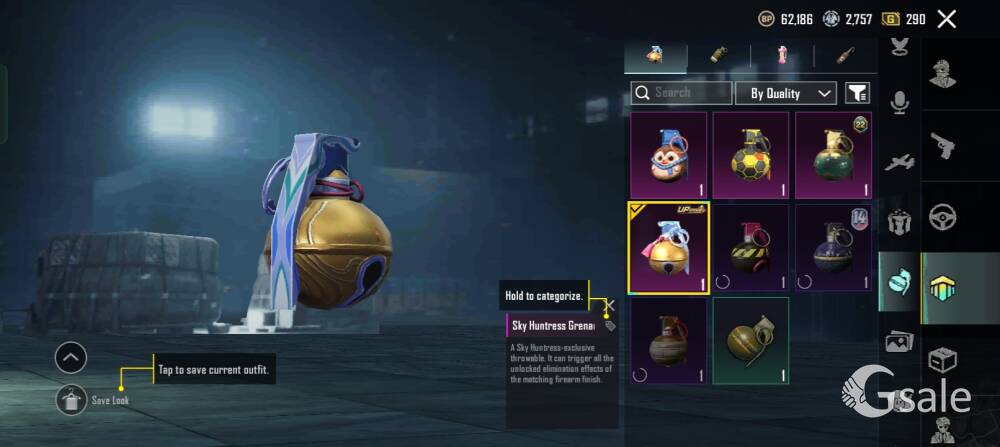Type in the Search field

(690, 93)
